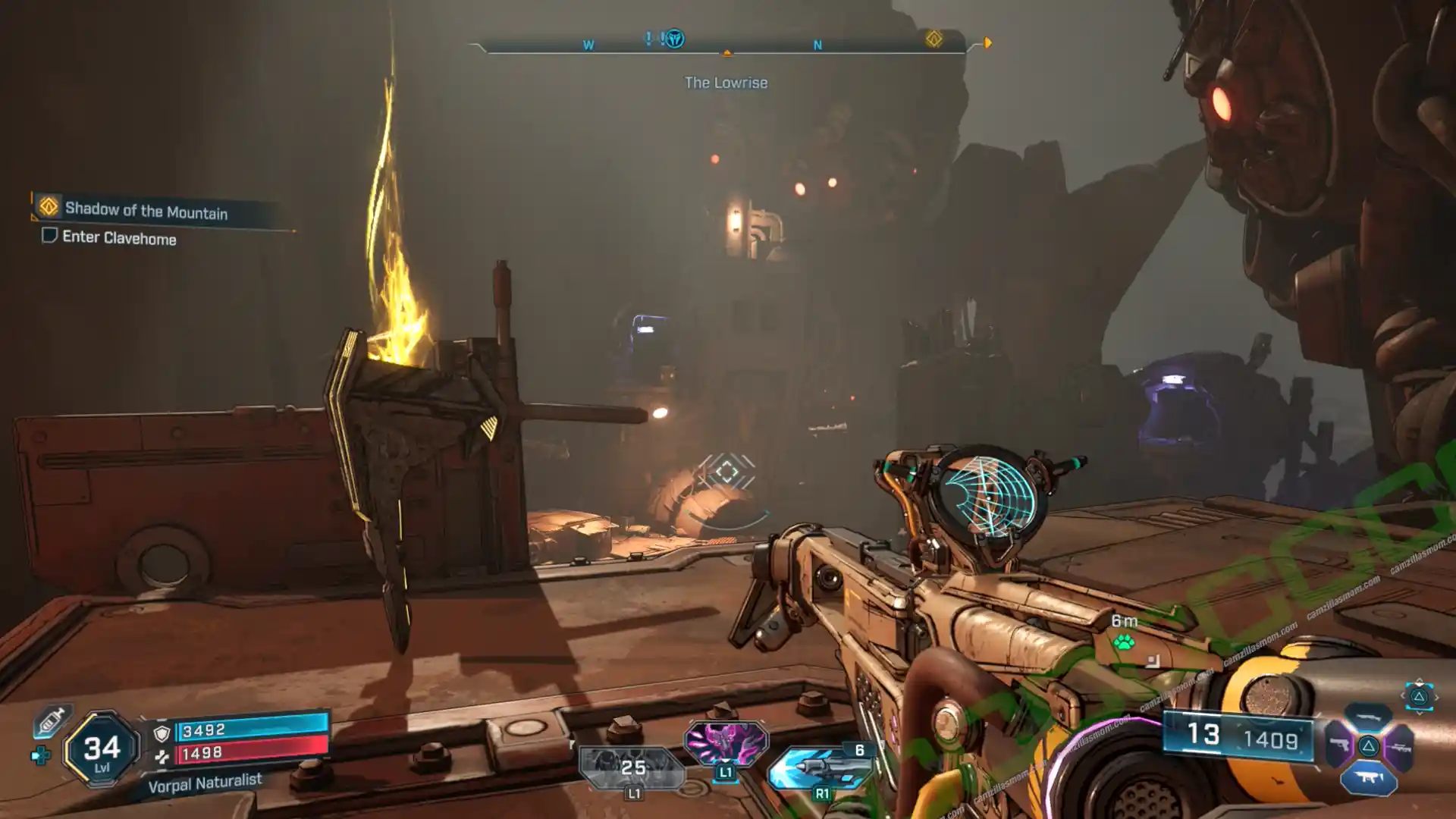Open the level 34 character badge
The width and height of the screenshot is (1456, 819).
point(102,750)
